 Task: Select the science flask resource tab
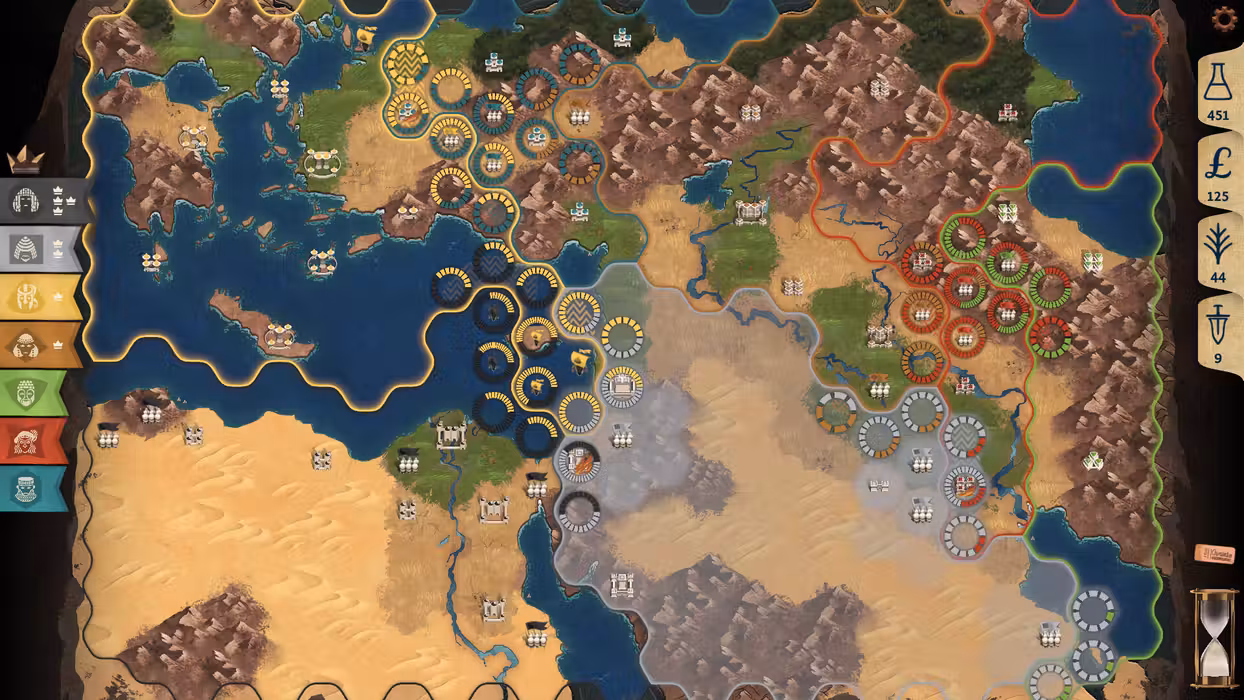(x=1217, y=88)
